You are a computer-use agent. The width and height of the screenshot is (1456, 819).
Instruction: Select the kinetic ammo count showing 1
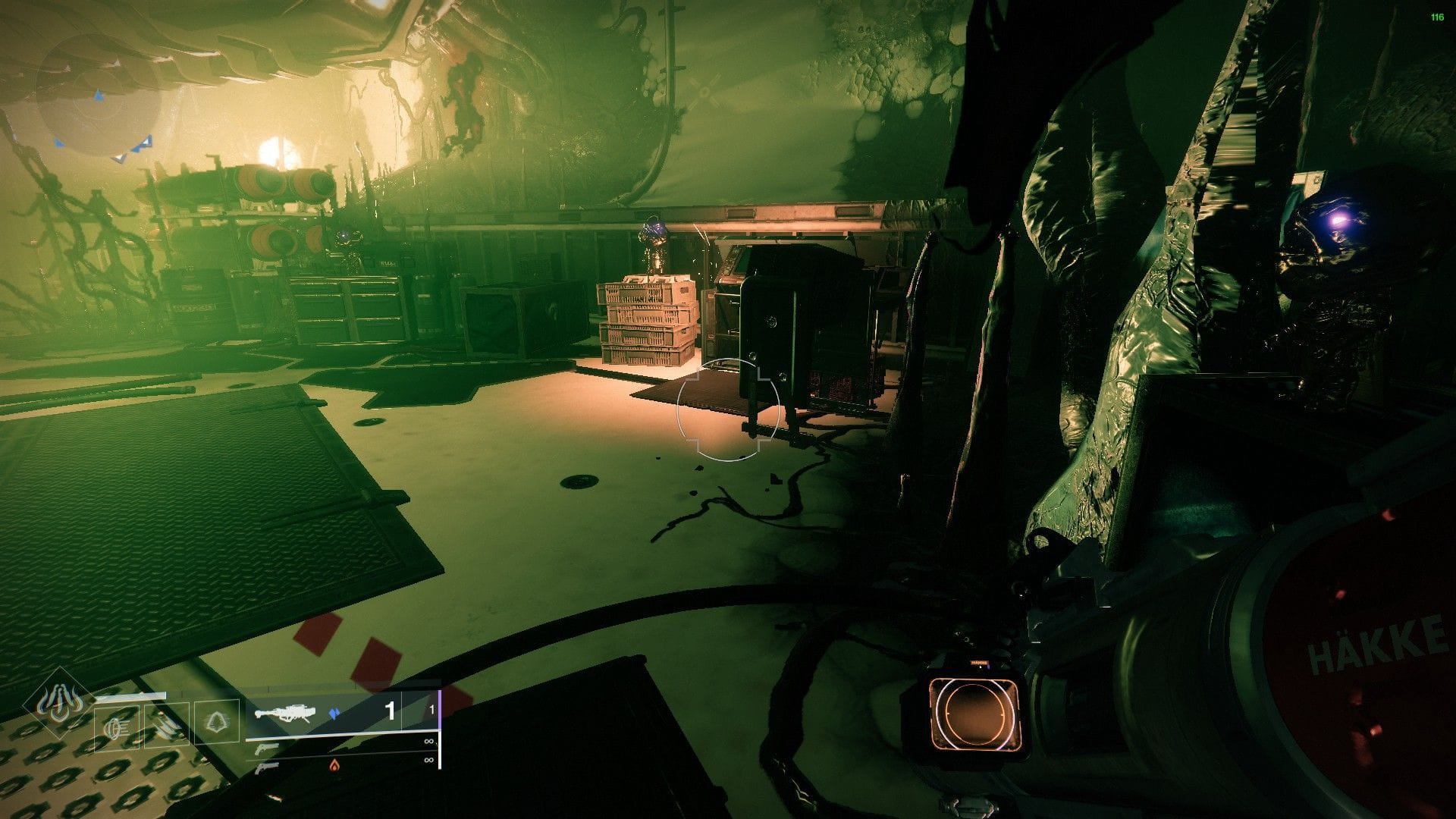(x=389, y=709)
